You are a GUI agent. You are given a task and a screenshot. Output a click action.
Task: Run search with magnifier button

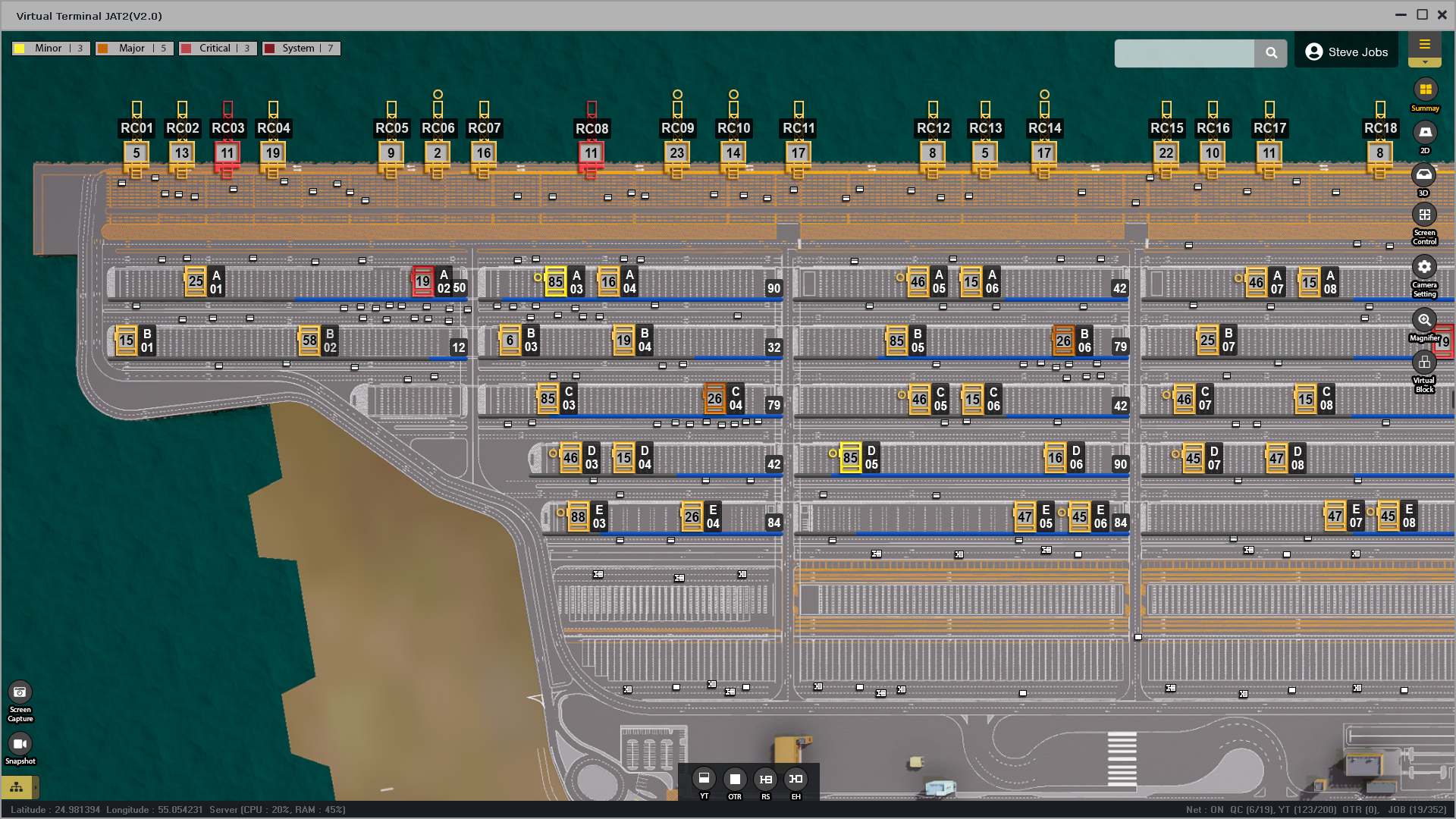[x=1271, y=53]
